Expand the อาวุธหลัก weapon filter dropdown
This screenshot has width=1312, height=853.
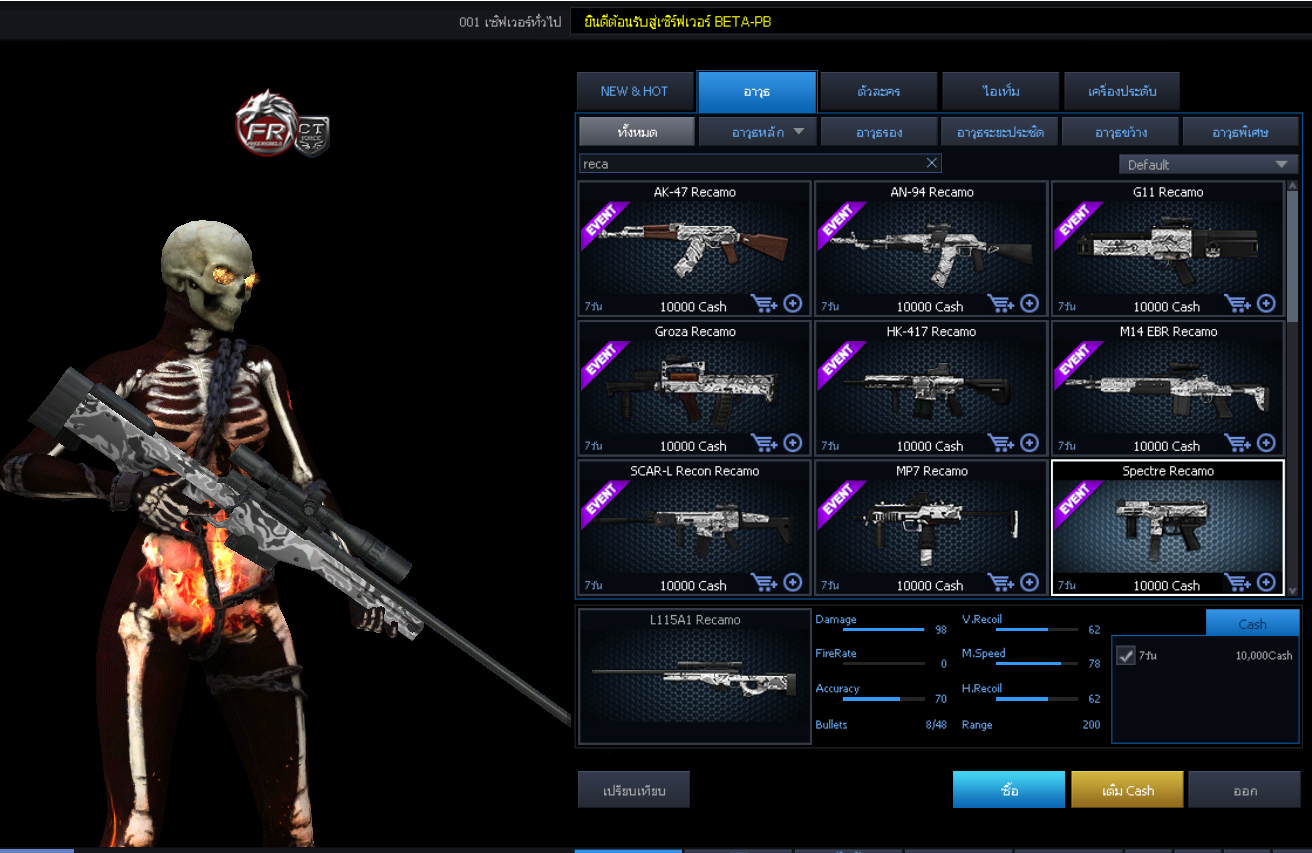pos(758,131)
